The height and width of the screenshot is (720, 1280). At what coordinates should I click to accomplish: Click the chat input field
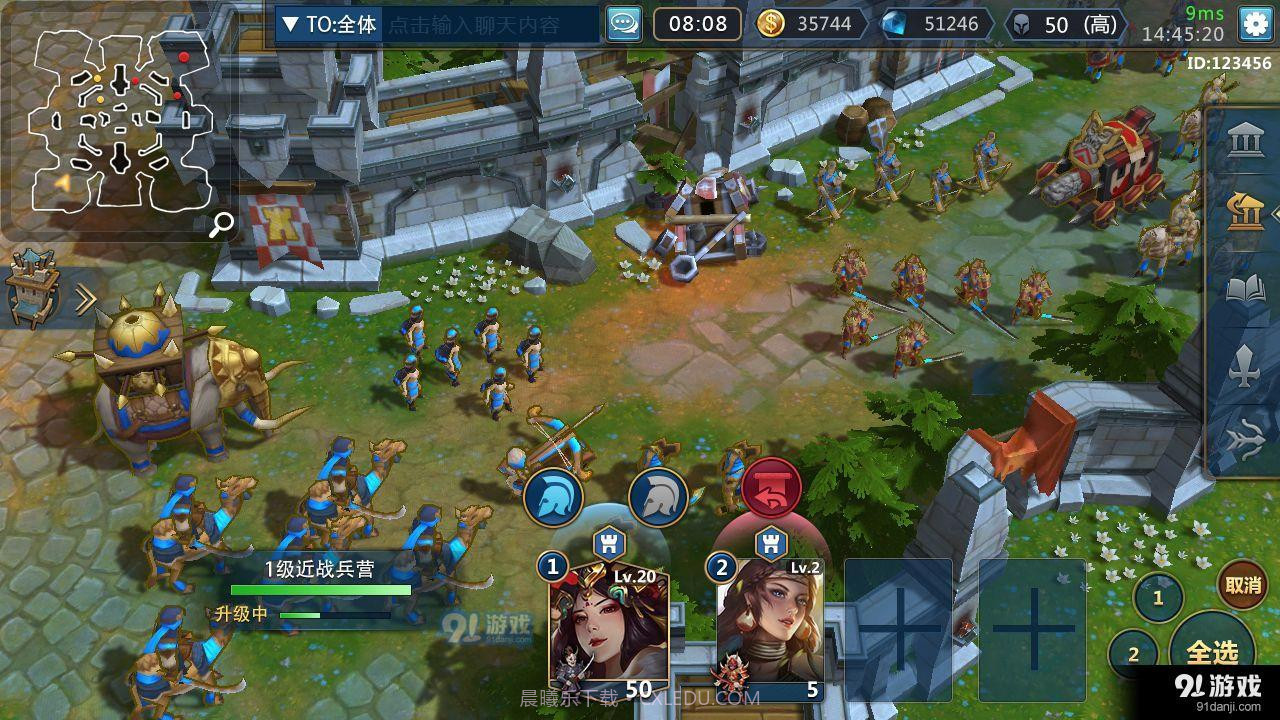pos(488,25)
